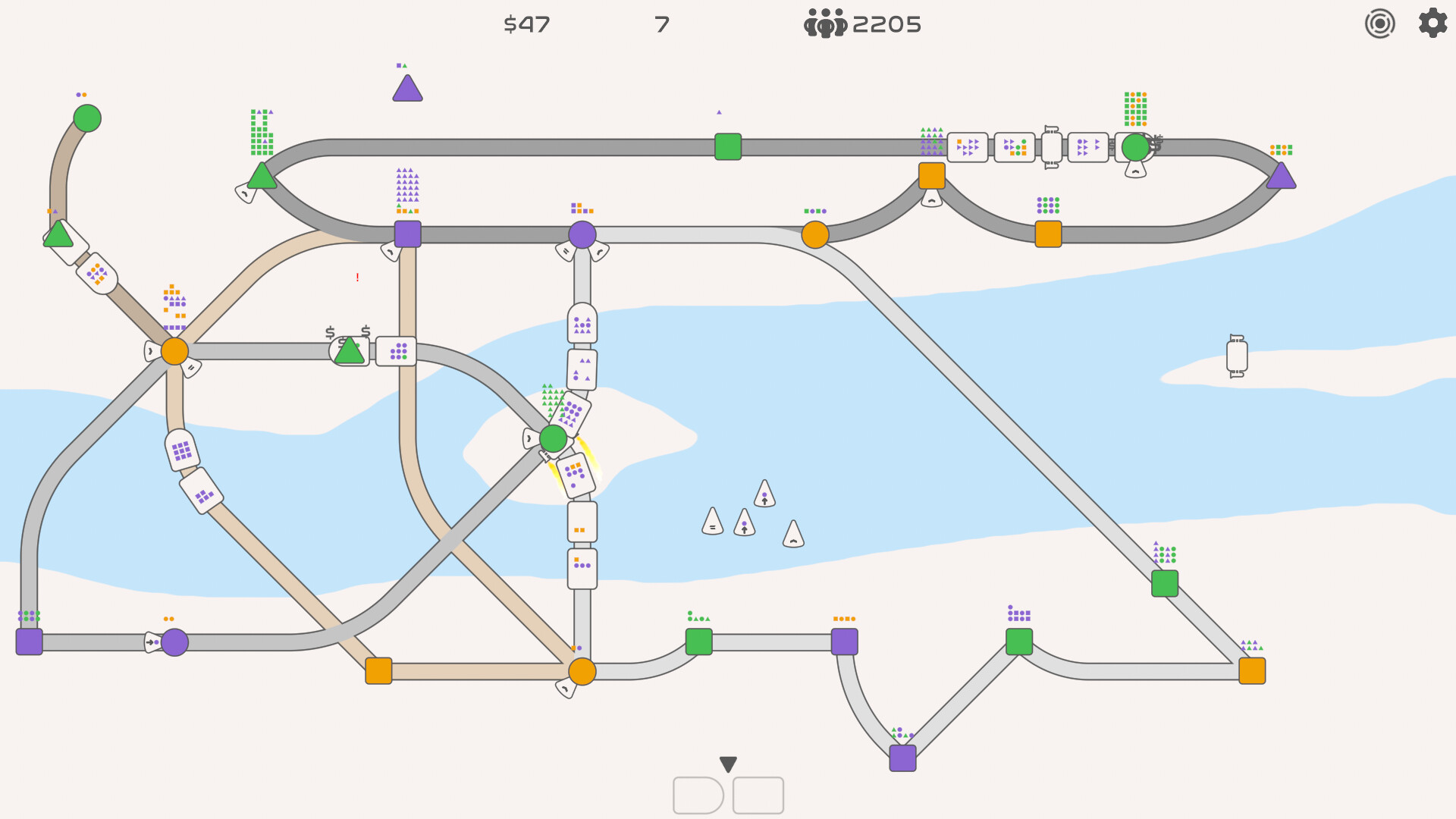Select the highlighted green circle island station
This screenshot has width=1456, height=819.
552,438
